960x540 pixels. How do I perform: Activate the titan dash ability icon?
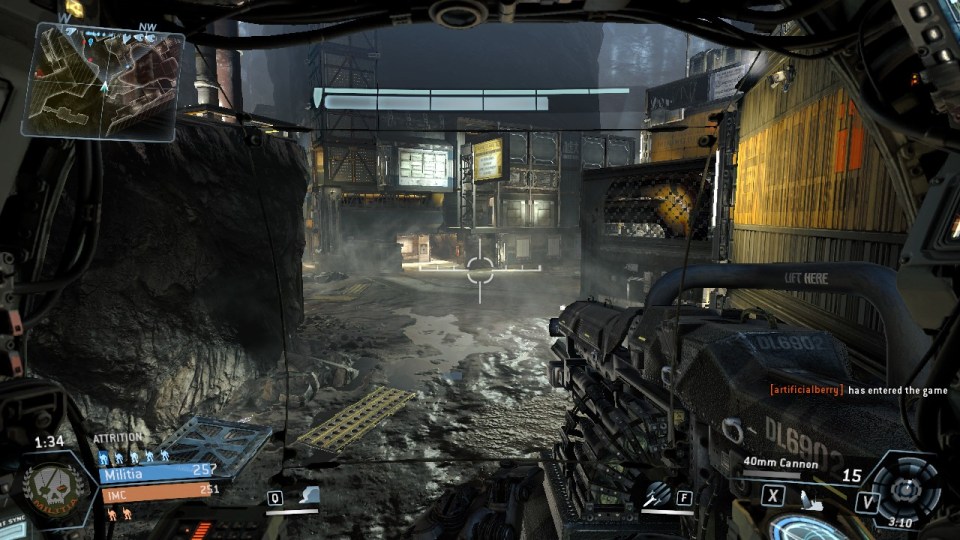tap(308, 495)
